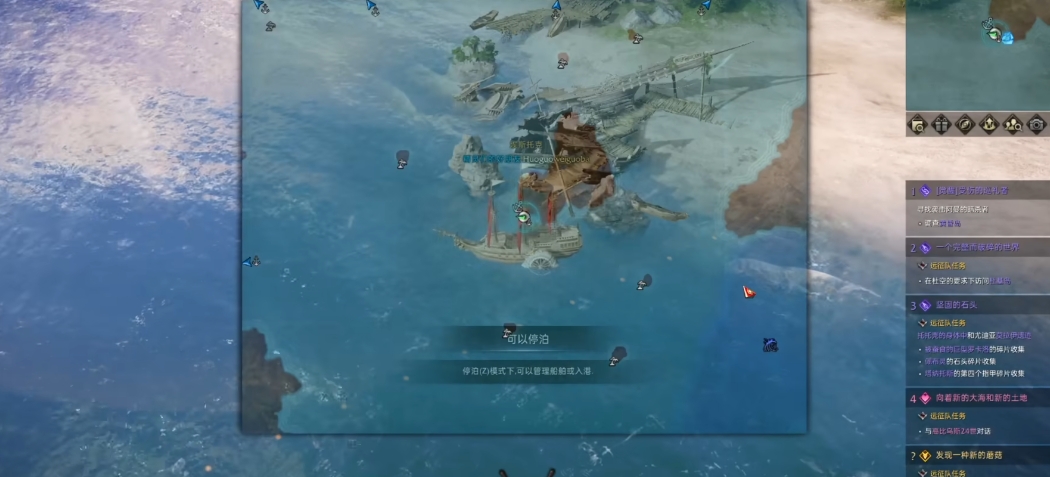Click the upward arrow icon below minimap
This screenshot has width=1050, height=477.
pyautogui.click(x=989, y=125)
